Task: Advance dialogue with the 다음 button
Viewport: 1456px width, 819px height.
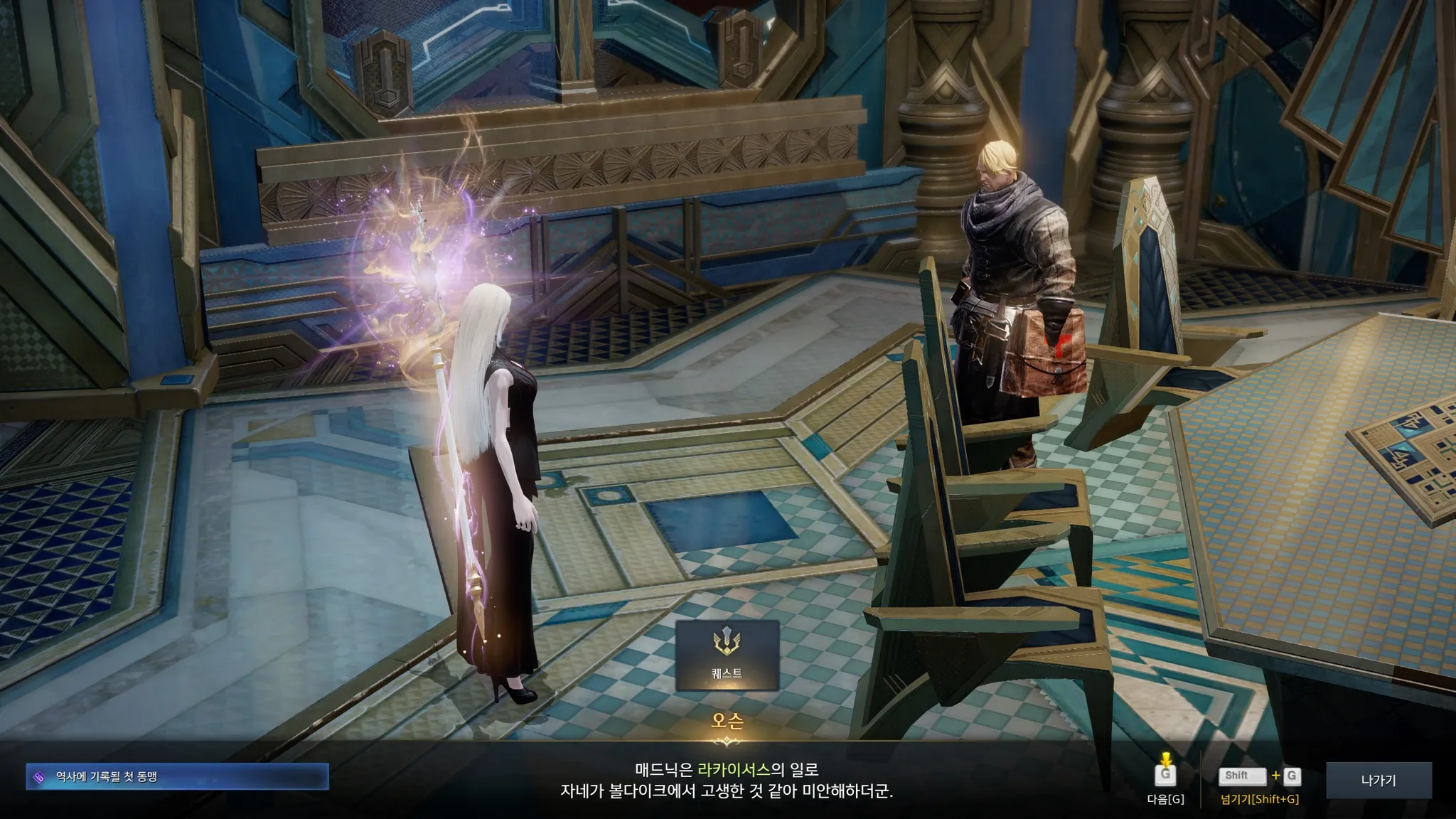Action: [1165, 776]
